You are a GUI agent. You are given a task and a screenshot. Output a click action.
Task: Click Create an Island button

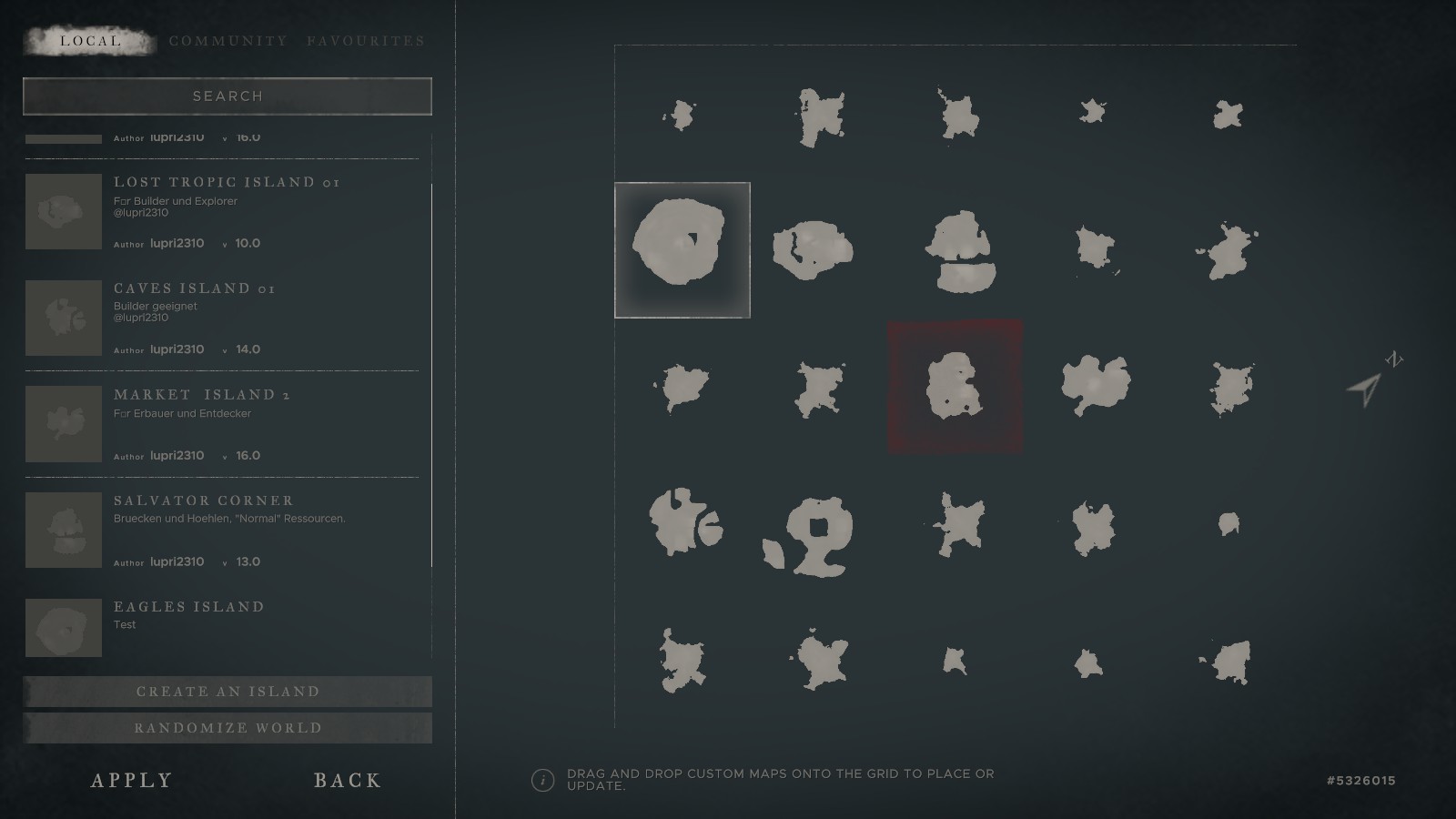pos(227,692)
